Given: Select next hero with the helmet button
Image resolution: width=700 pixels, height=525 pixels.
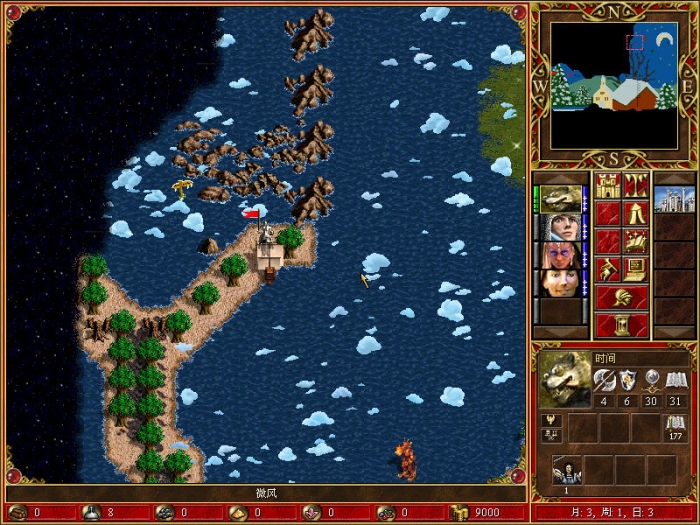Looking at the screenshot, I should (622, 297).
